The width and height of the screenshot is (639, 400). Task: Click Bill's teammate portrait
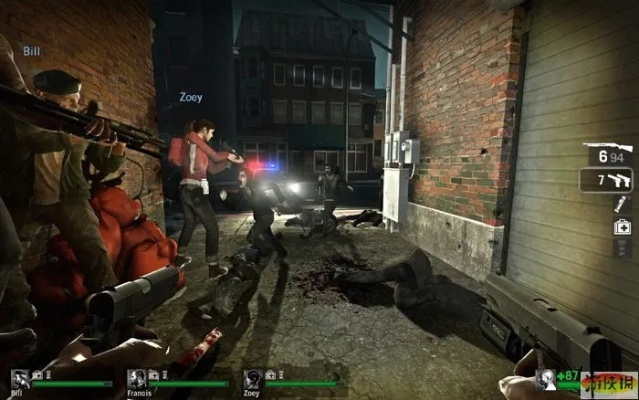(x=20, y=378)
